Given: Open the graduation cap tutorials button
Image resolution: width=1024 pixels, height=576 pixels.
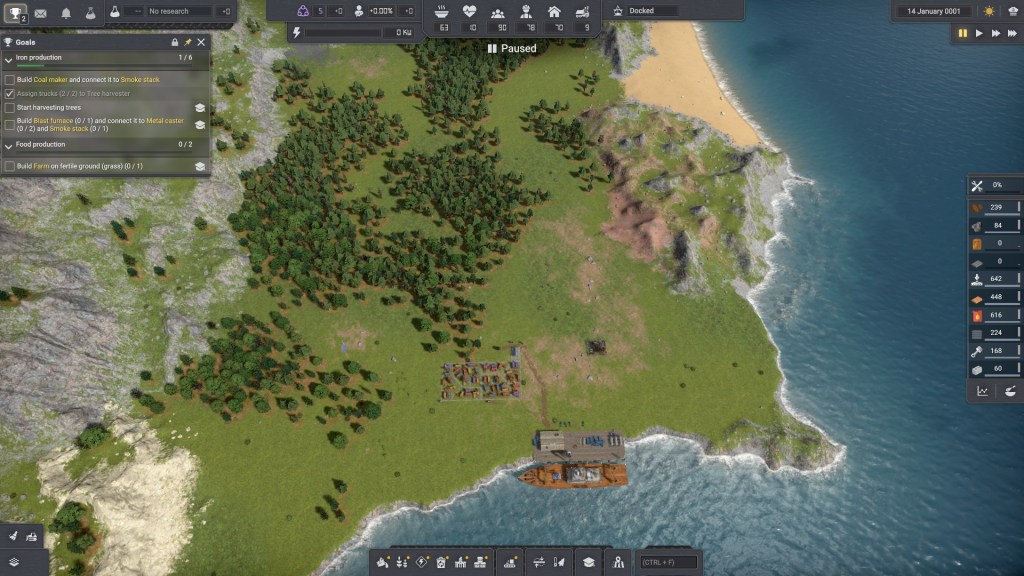Looking at the screenshot, I should 590,562.
